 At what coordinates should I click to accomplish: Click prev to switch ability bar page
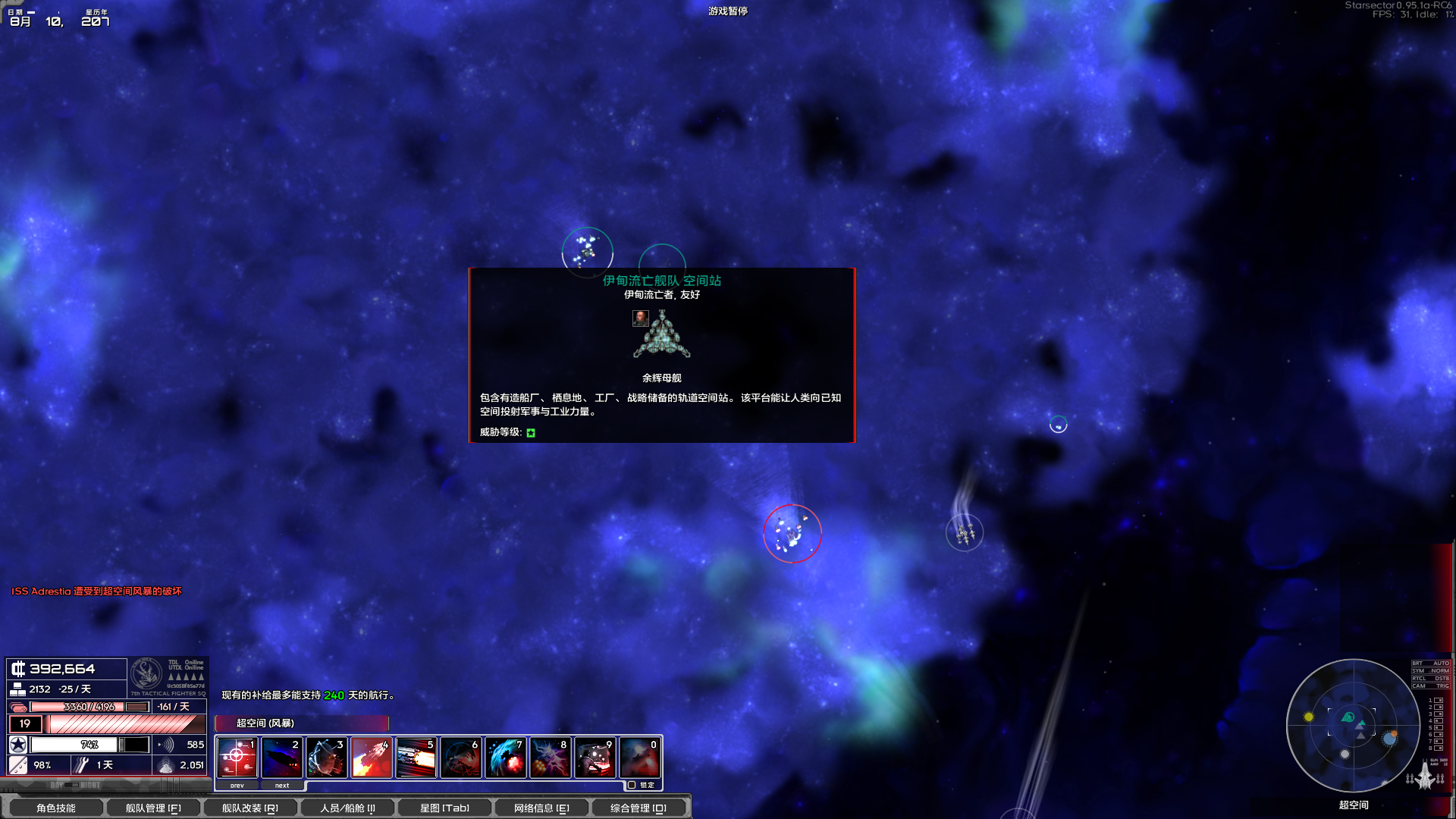pos(237,786)
